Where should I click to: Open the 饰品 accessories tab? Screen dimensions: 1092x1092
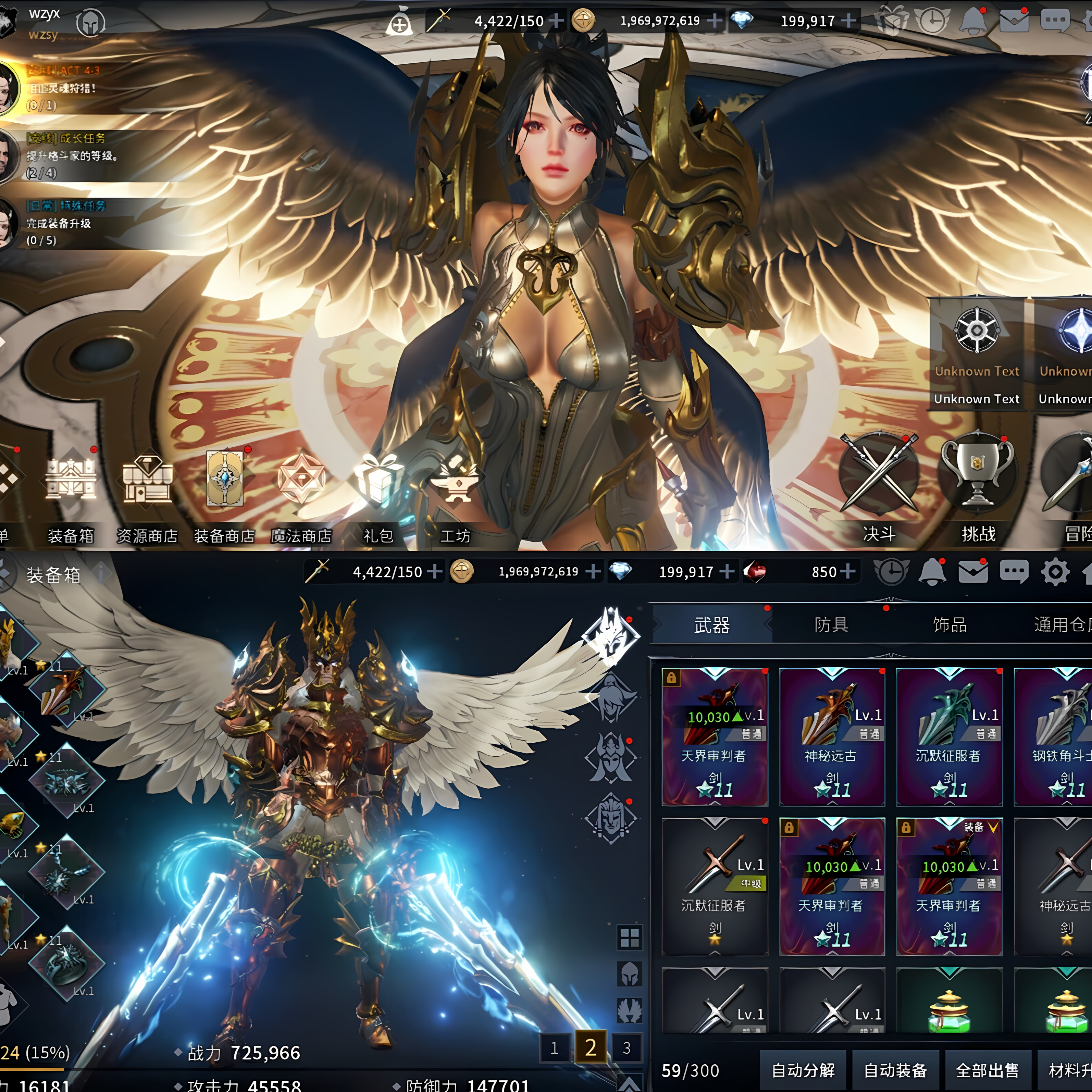coord(950,624)
